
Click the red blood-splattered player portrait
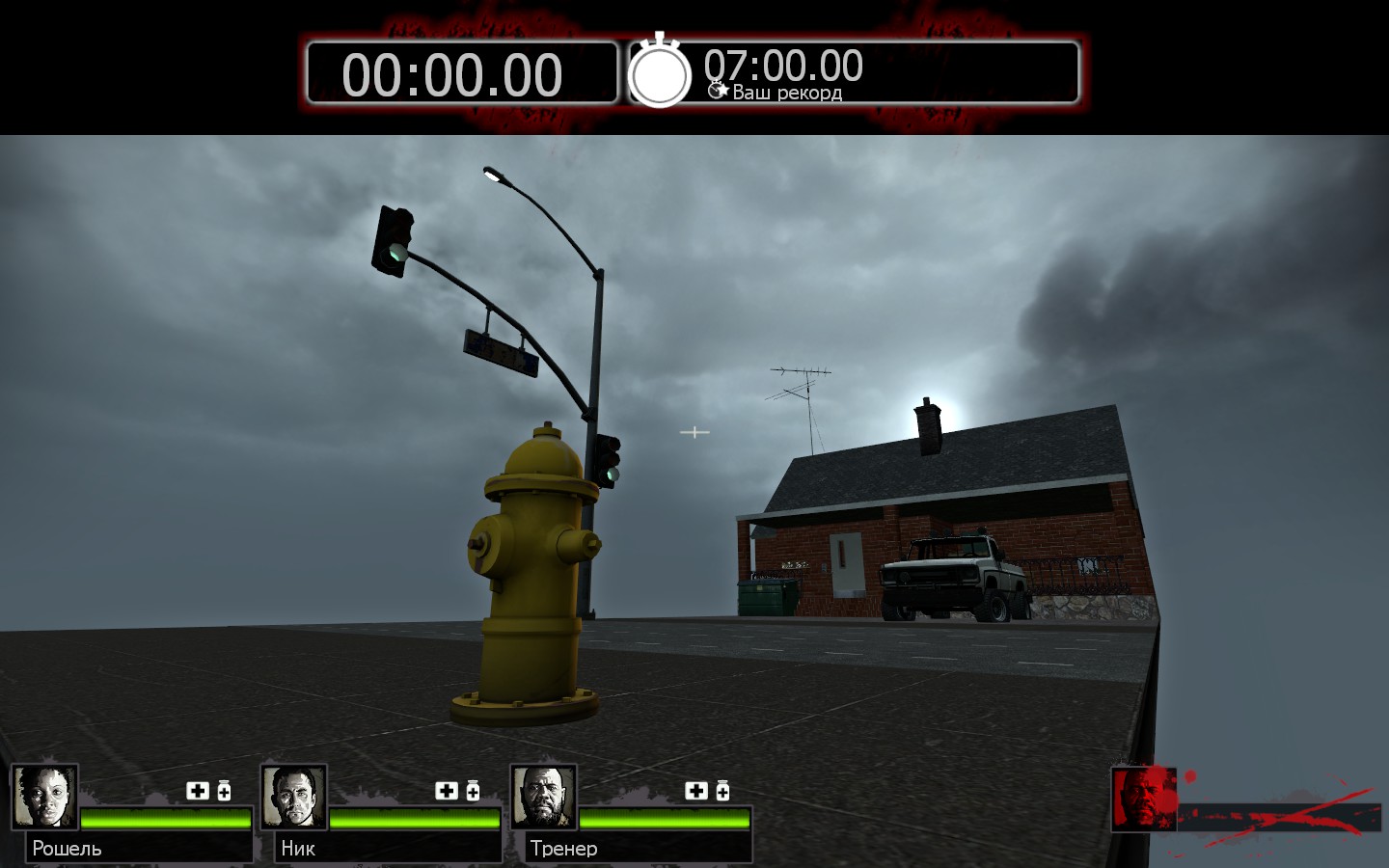pyautogui.click(x=1144, y=799)
